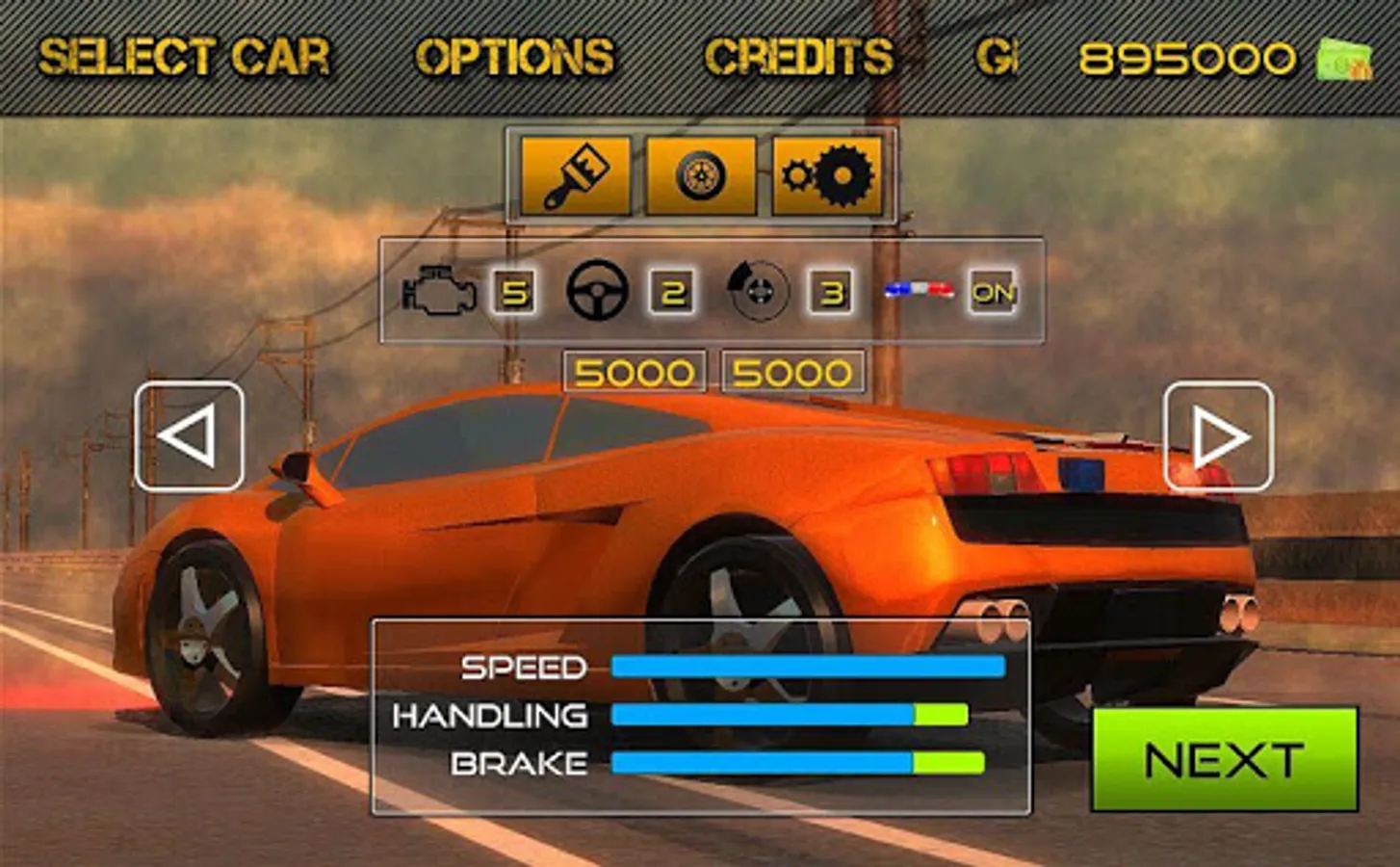This screenshot has width=1400, height=867.
Task: Show the Credits screen
Action: pyautogui.click(x=799, y=58)
